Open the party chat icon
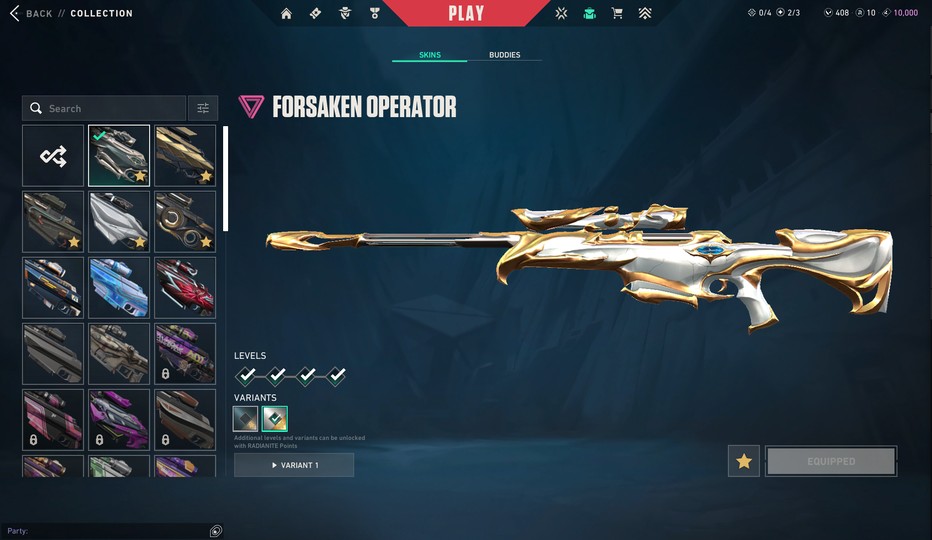 click(x=216, y=530)
